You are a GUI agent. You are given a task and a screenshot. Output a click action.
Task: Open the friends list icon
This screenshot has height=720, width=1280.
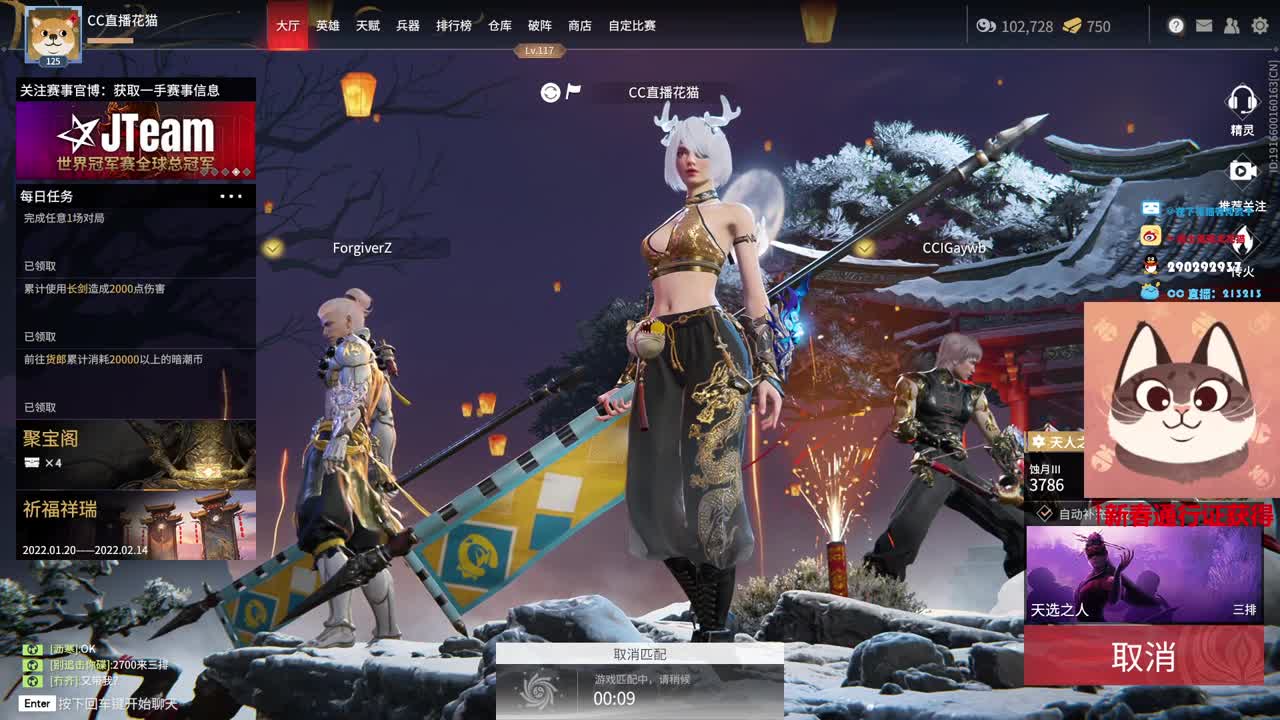1231,27
